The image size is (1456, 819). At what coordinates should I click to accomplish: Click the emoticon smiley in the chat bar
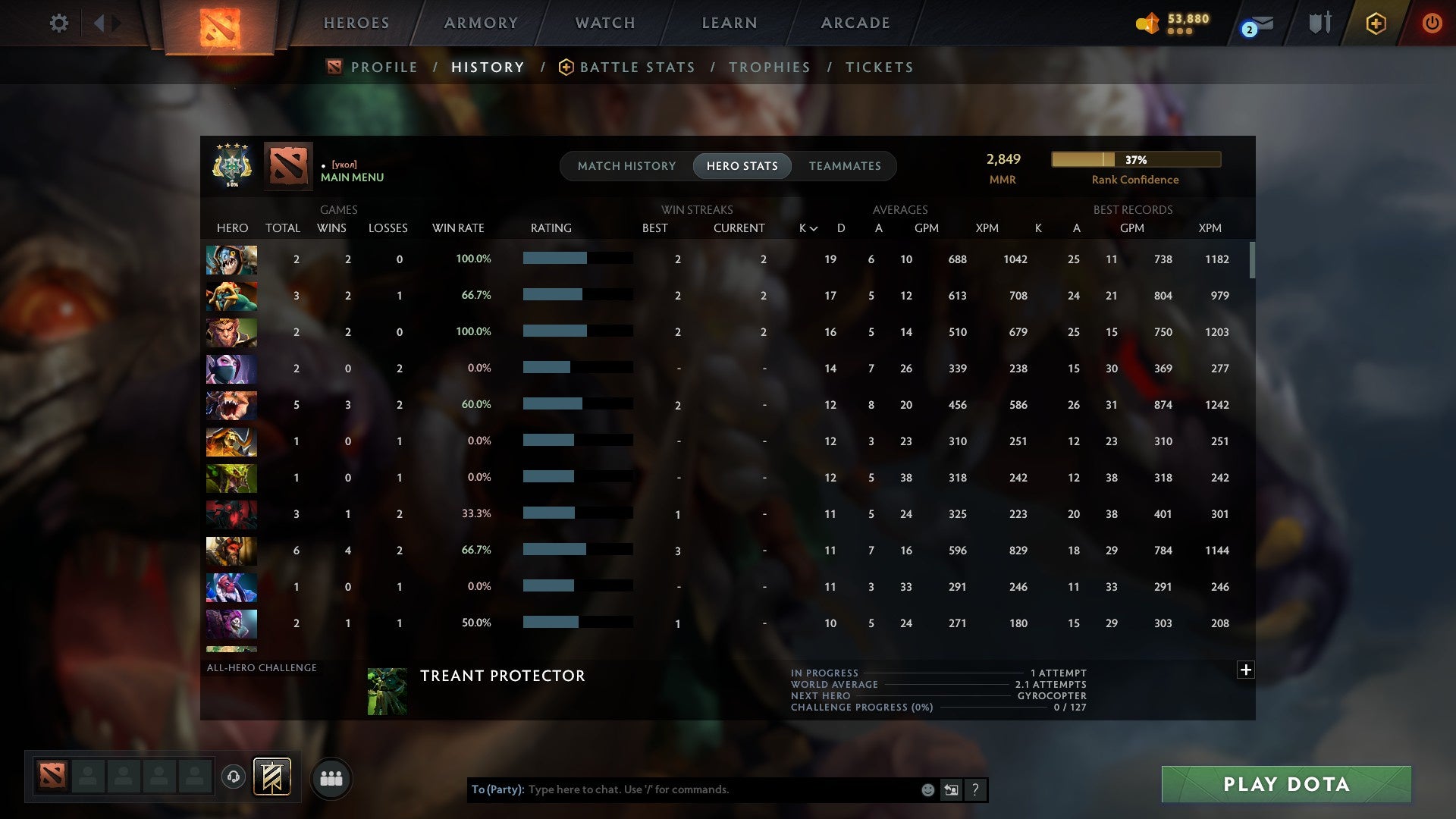(927, 789)
